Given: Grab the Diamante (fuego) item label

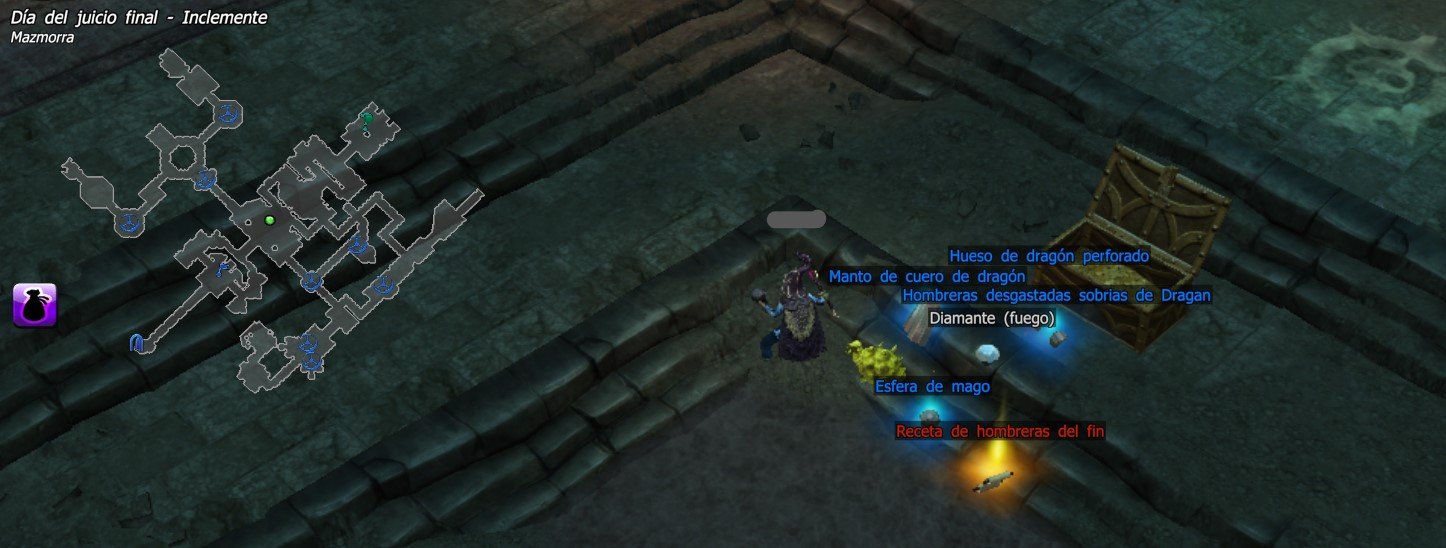Looking at the screenshot, I should [992, 318].
